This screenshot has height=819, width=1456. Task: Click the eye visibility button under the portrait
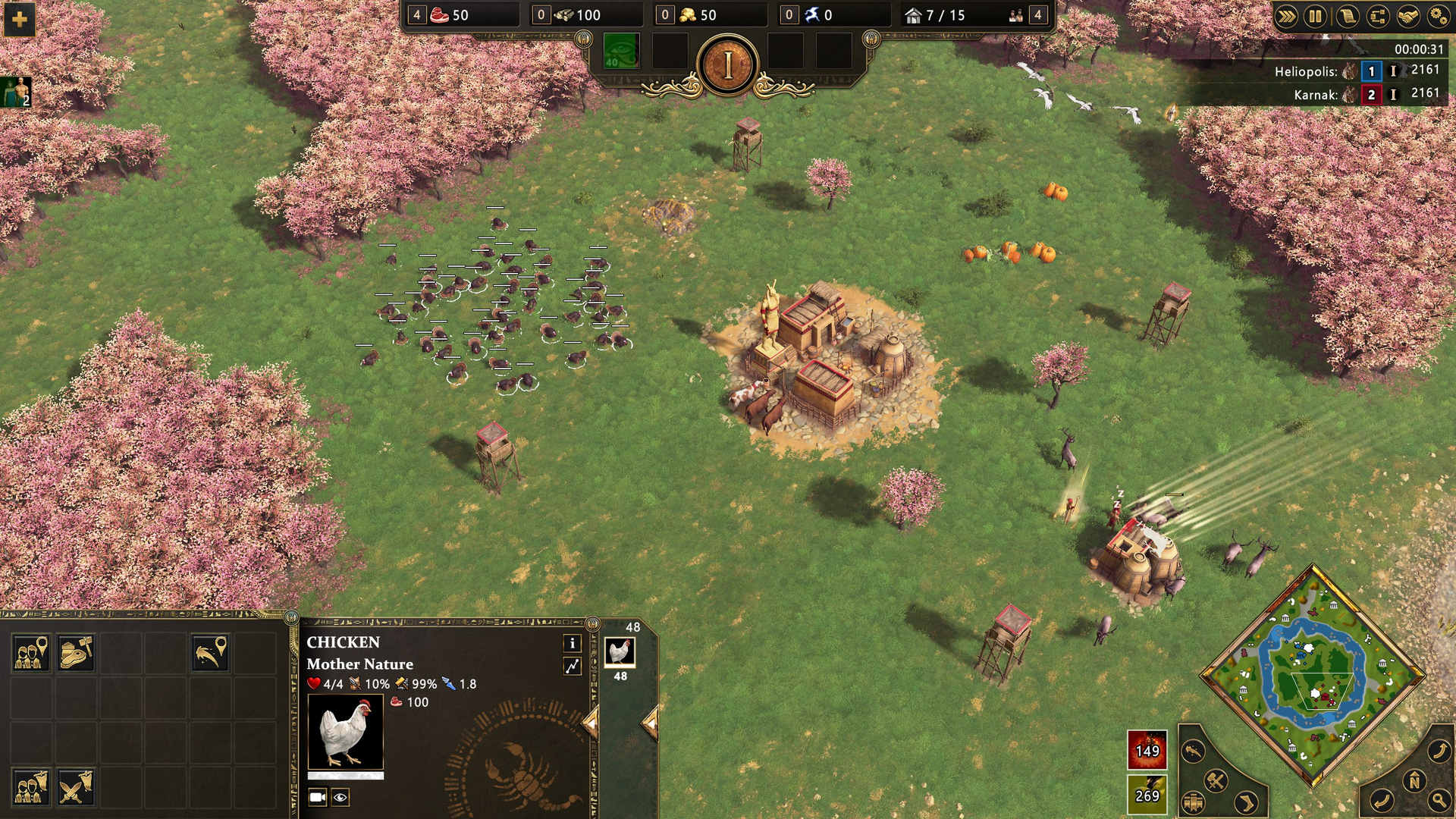[x=340, y=797]
